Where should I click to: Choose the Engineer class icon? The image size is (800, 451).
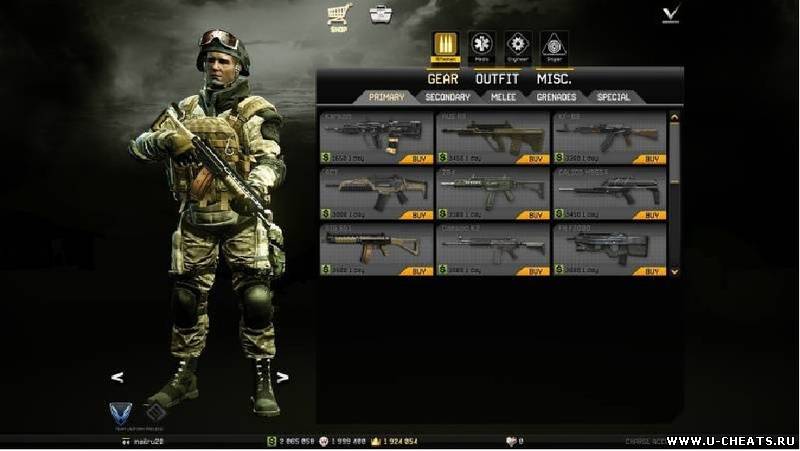[517, 45]
